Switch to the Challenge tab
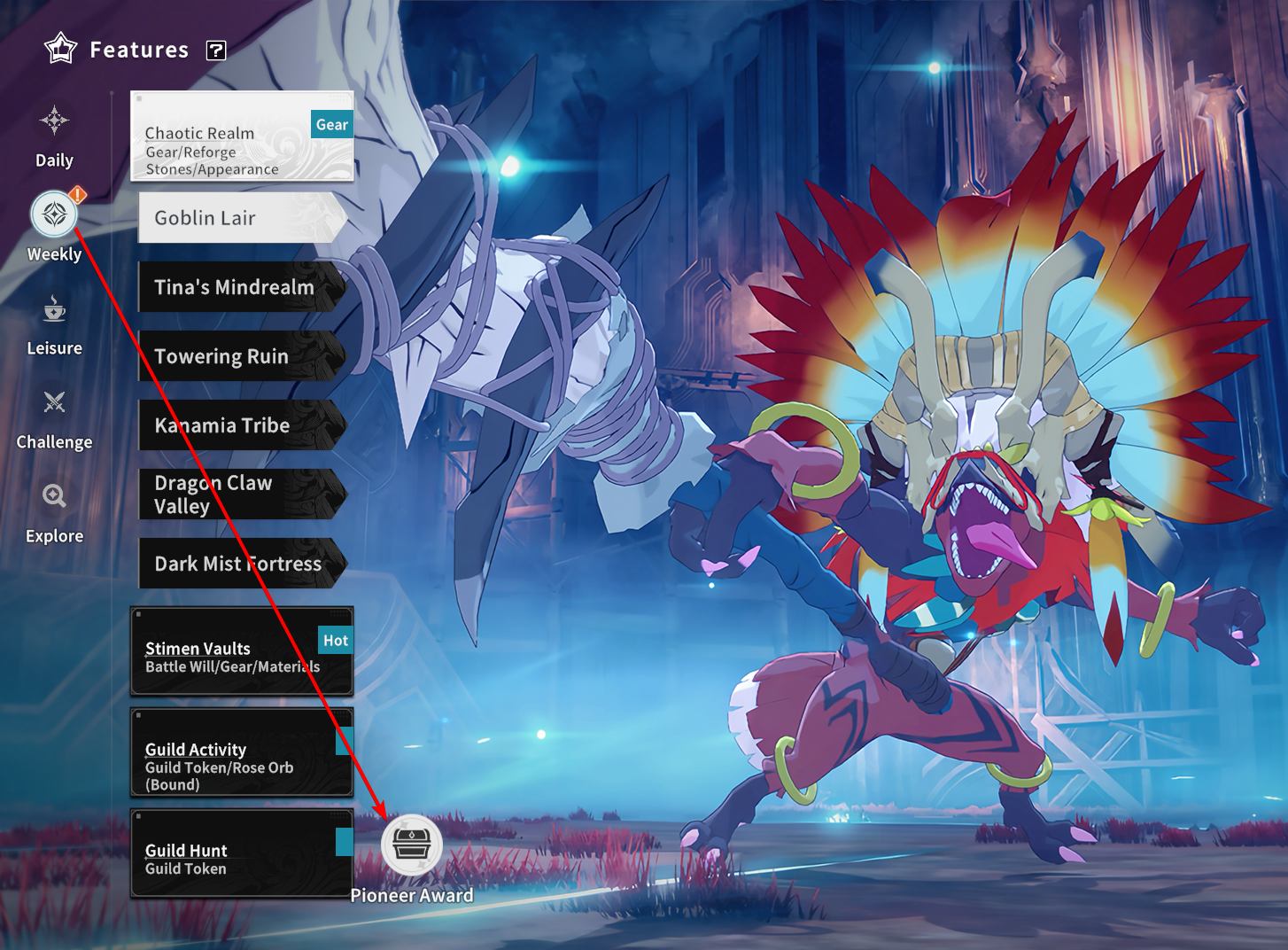 [x=54, y=418]
